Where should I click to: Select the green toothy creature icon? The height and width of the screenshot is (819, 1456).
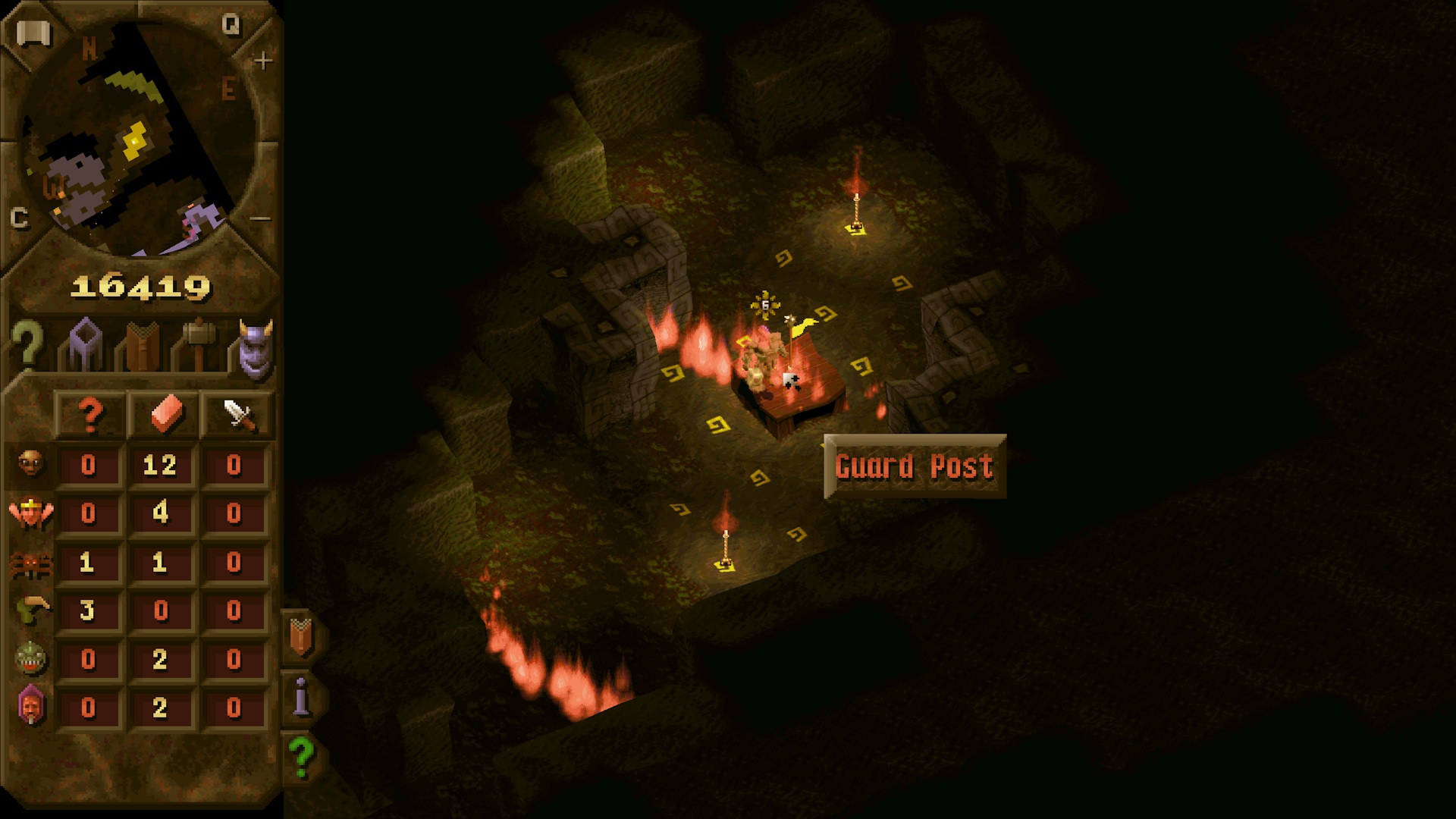30,658
